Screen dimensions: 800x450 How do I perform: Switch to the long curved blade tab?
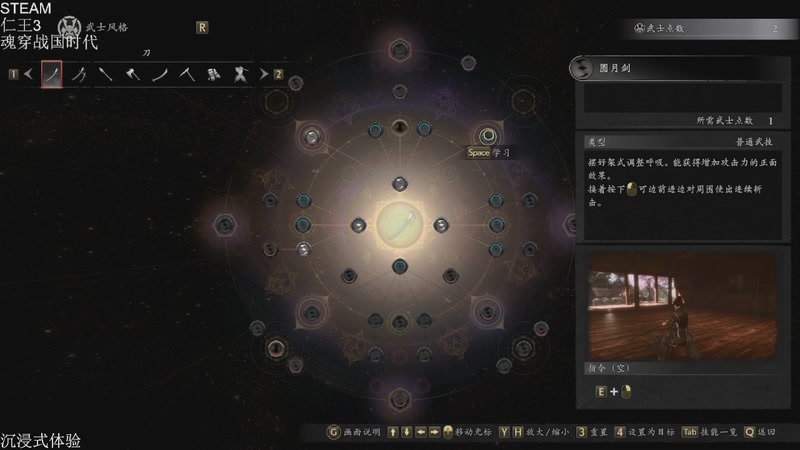tap(159, 74)
